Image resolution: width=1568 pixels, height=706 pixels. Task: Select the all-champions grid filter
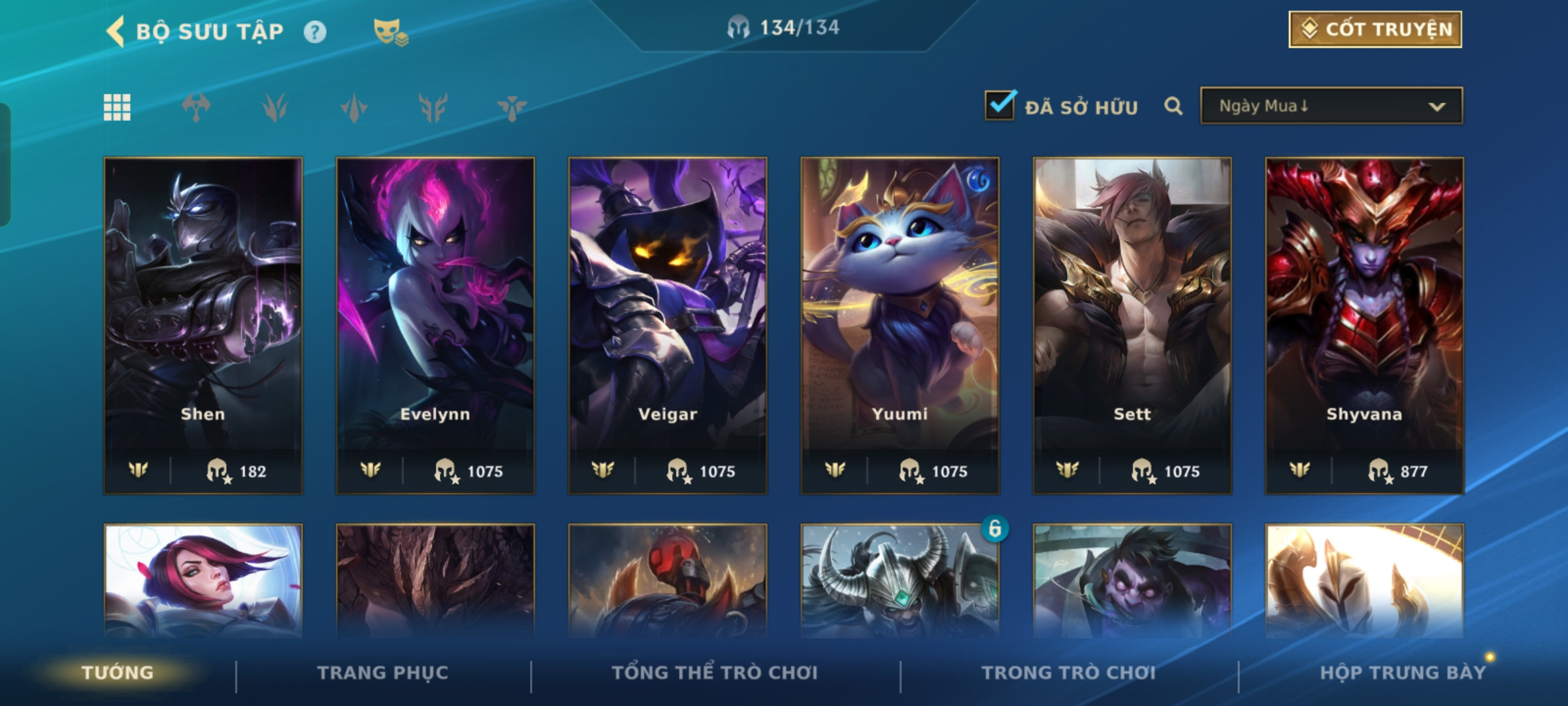117,107
